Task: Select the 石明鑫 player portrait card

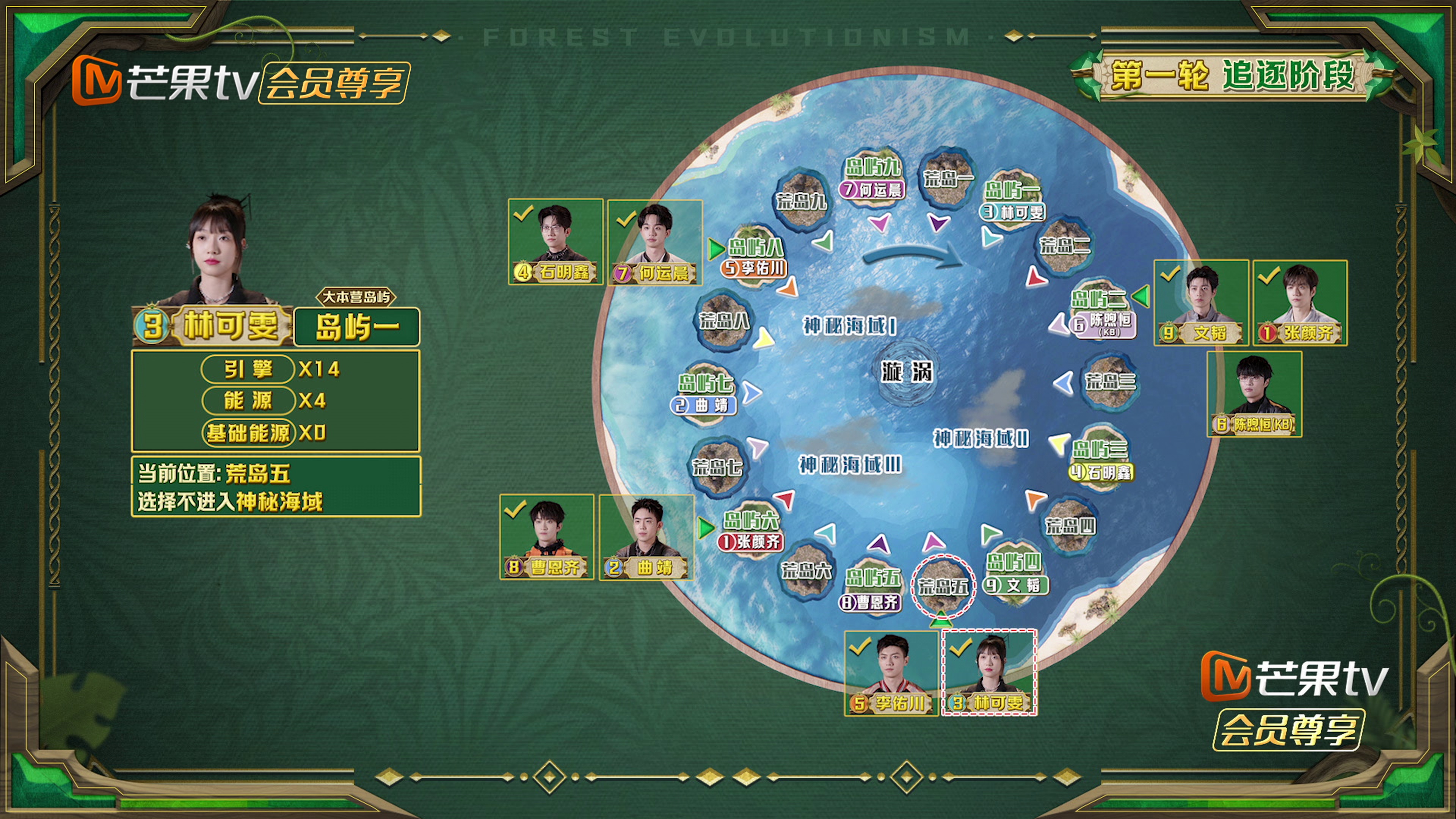Action: coord(555,242)
